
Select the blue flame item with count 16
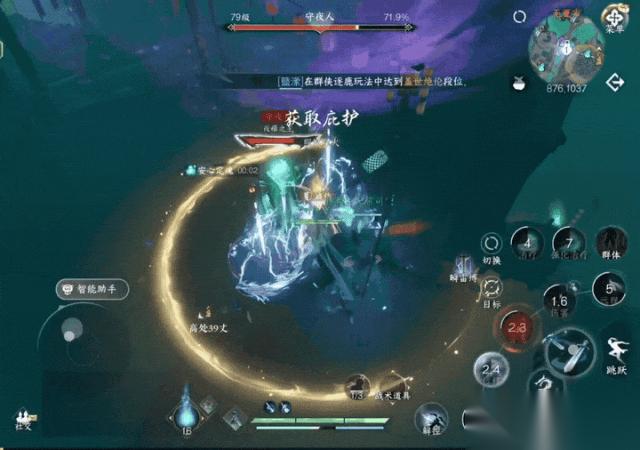coord(186,411)
